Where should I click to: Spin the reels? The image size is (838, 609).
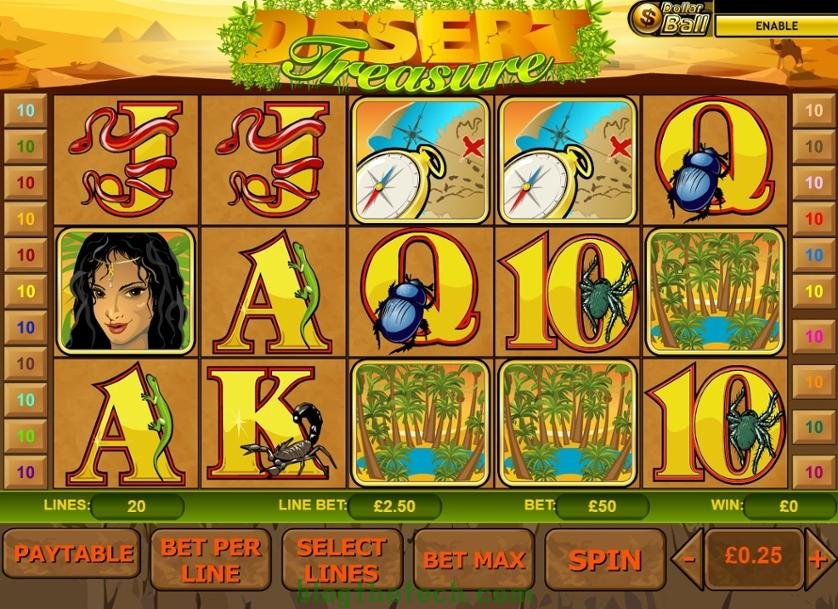[604, 559]
